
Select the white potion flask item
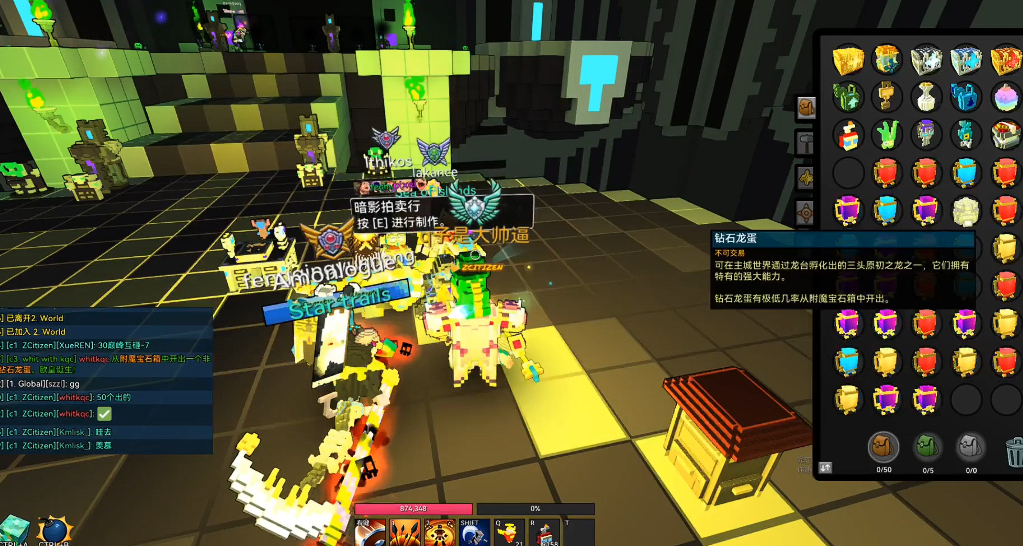[927, 97]
